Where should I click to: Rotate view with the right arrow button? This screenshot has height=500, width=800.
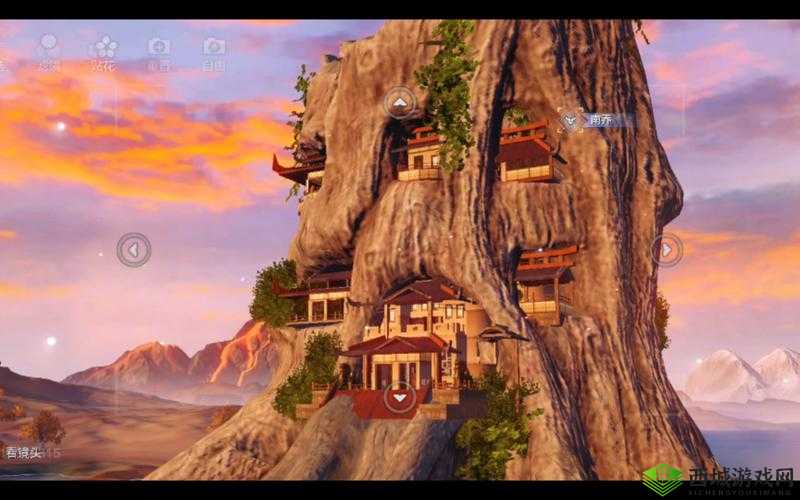click(667, 249)
